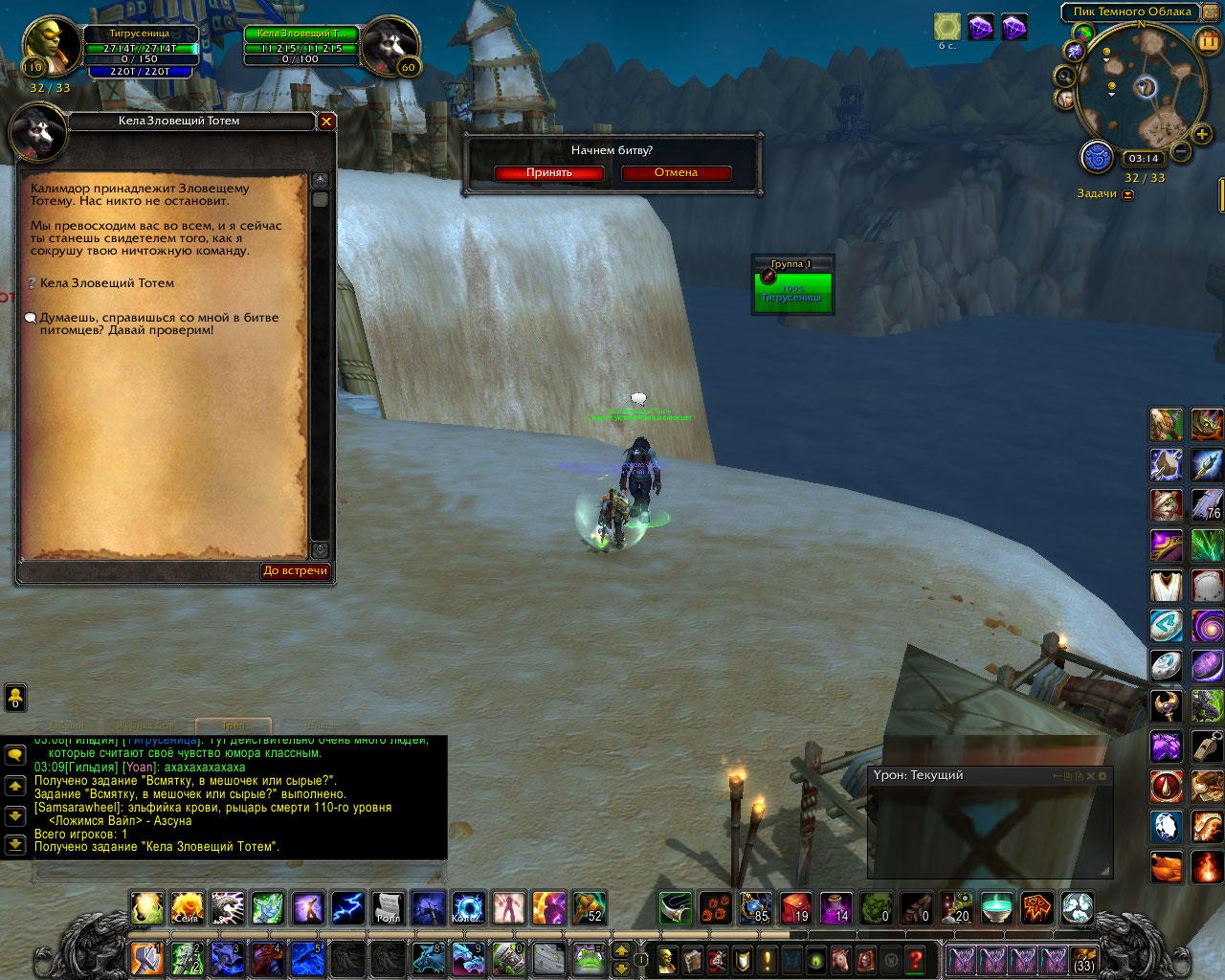Accept the pet battle with Принять
The width and height of the screenshot is (1225, 980).
(x=548, y=173)
